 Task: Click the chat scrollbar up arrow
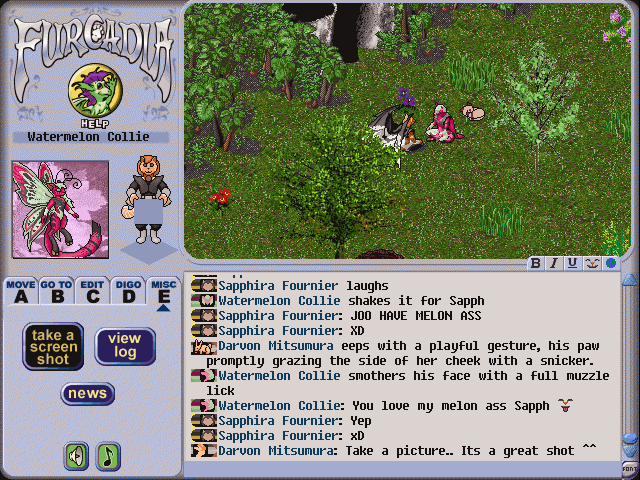[630, 280]
